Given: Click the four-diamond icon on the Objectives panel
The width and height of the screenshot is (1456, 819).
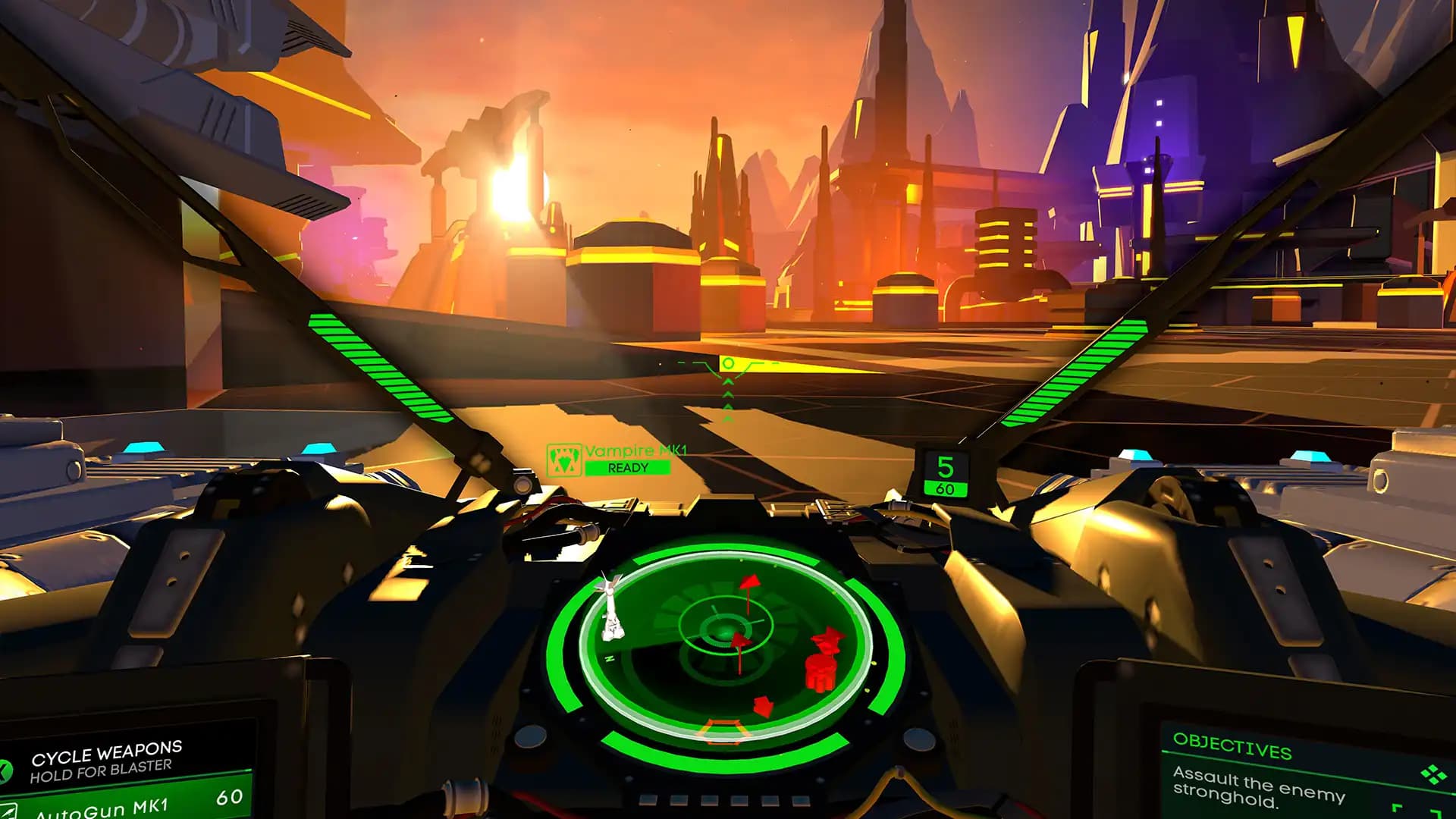Looking at the screenshot, I should pos(1433,775).
